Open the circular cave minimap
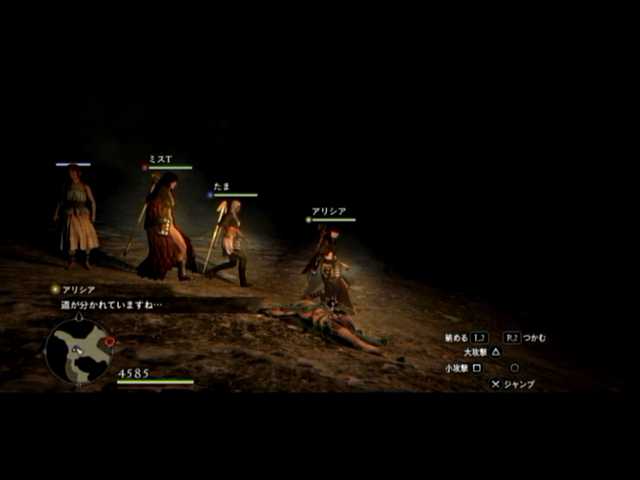The height and width of the screenshot is (480, 640). (x=78, y=350)
